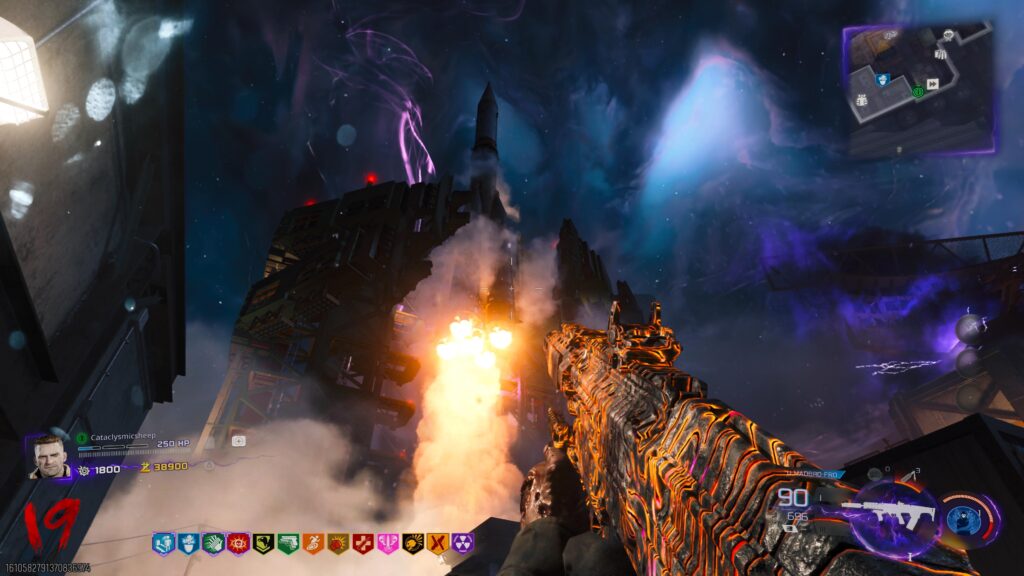1024x576 pixels.
Task: Click the red cross revive perk icon
Action: 363,543
